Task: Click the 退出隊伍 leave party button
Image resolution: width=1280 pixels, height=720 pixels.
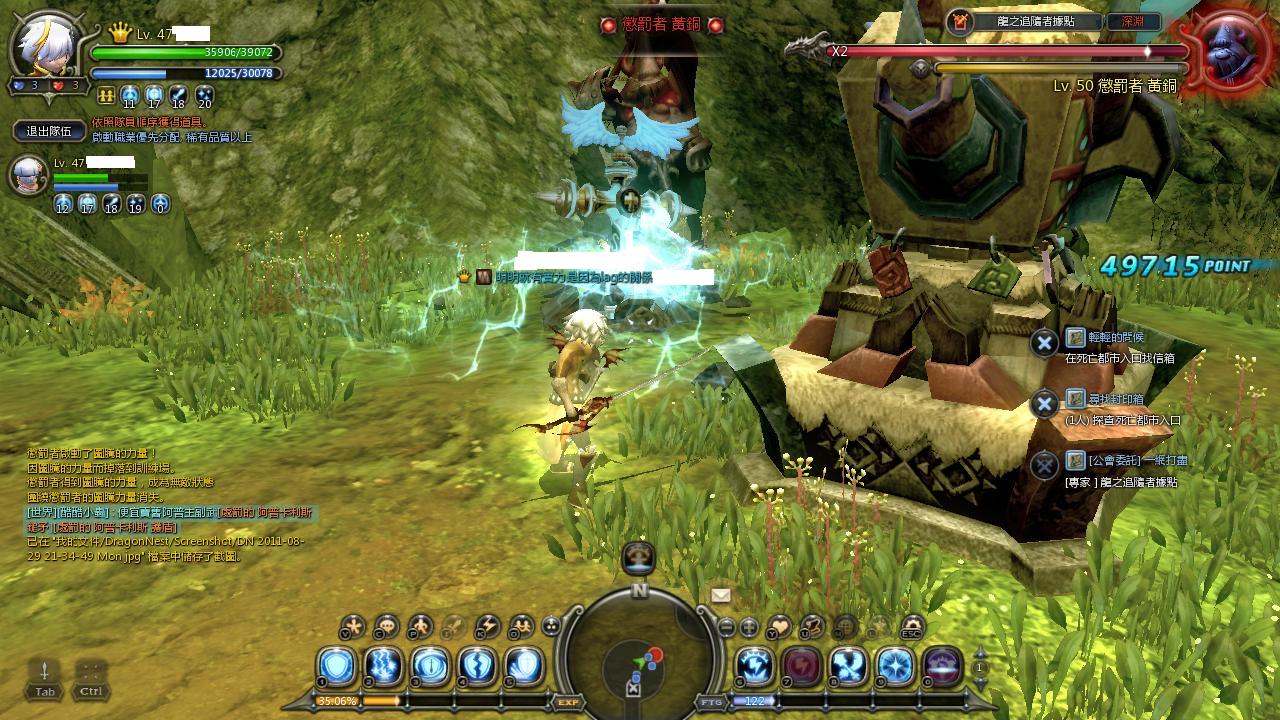Action: [x=48, y=131]
